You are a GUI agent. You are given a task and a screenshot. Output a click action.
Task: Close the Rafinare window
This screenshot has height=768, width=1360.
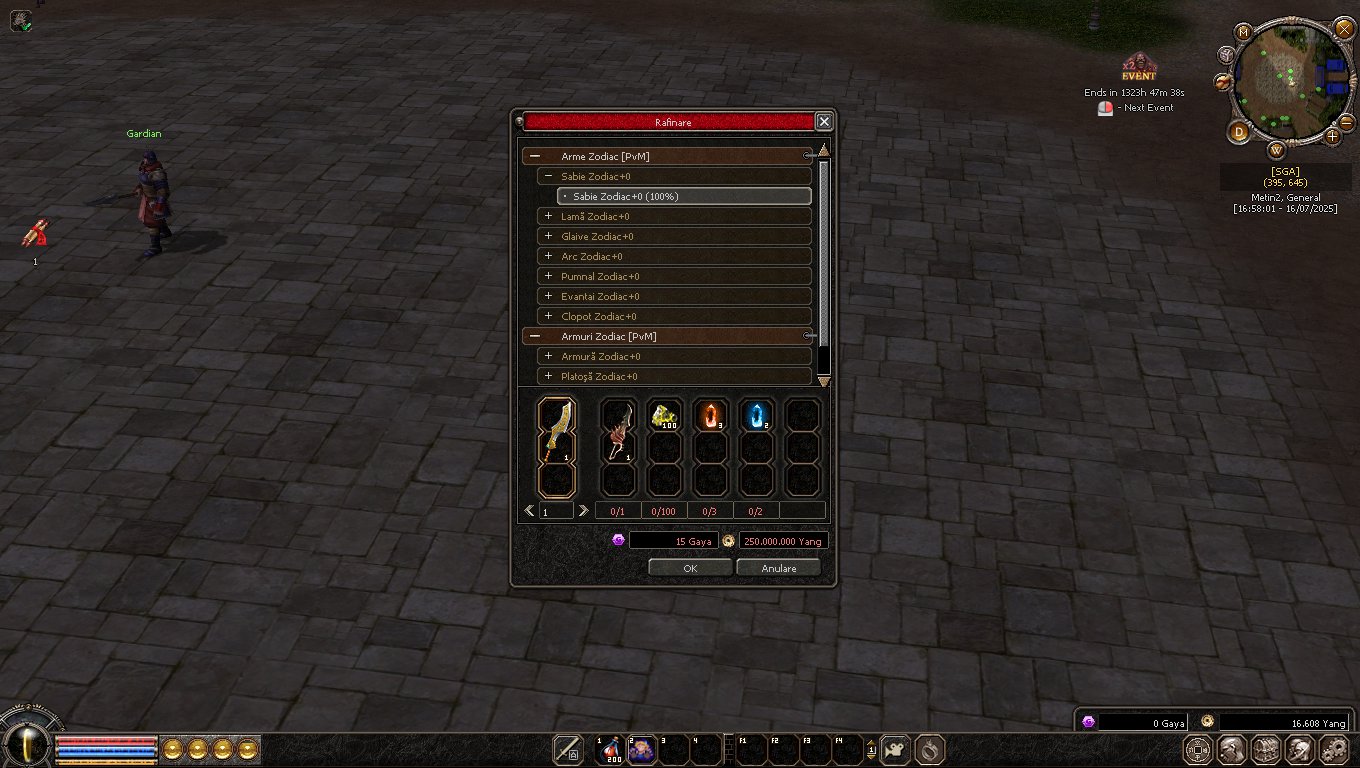click(824, 121)
